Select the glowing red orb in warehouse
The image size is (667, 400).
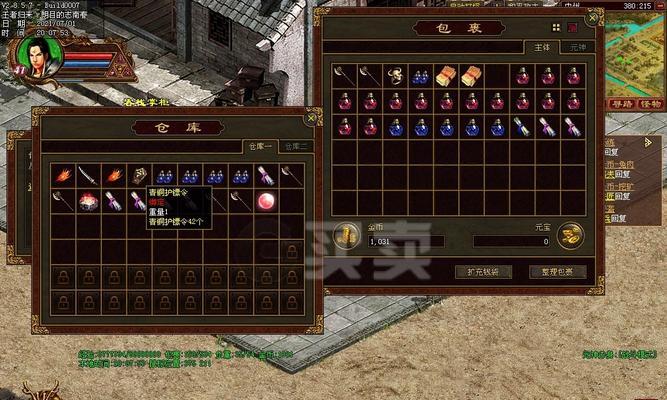pyautogui.click(x=267, y=200)
